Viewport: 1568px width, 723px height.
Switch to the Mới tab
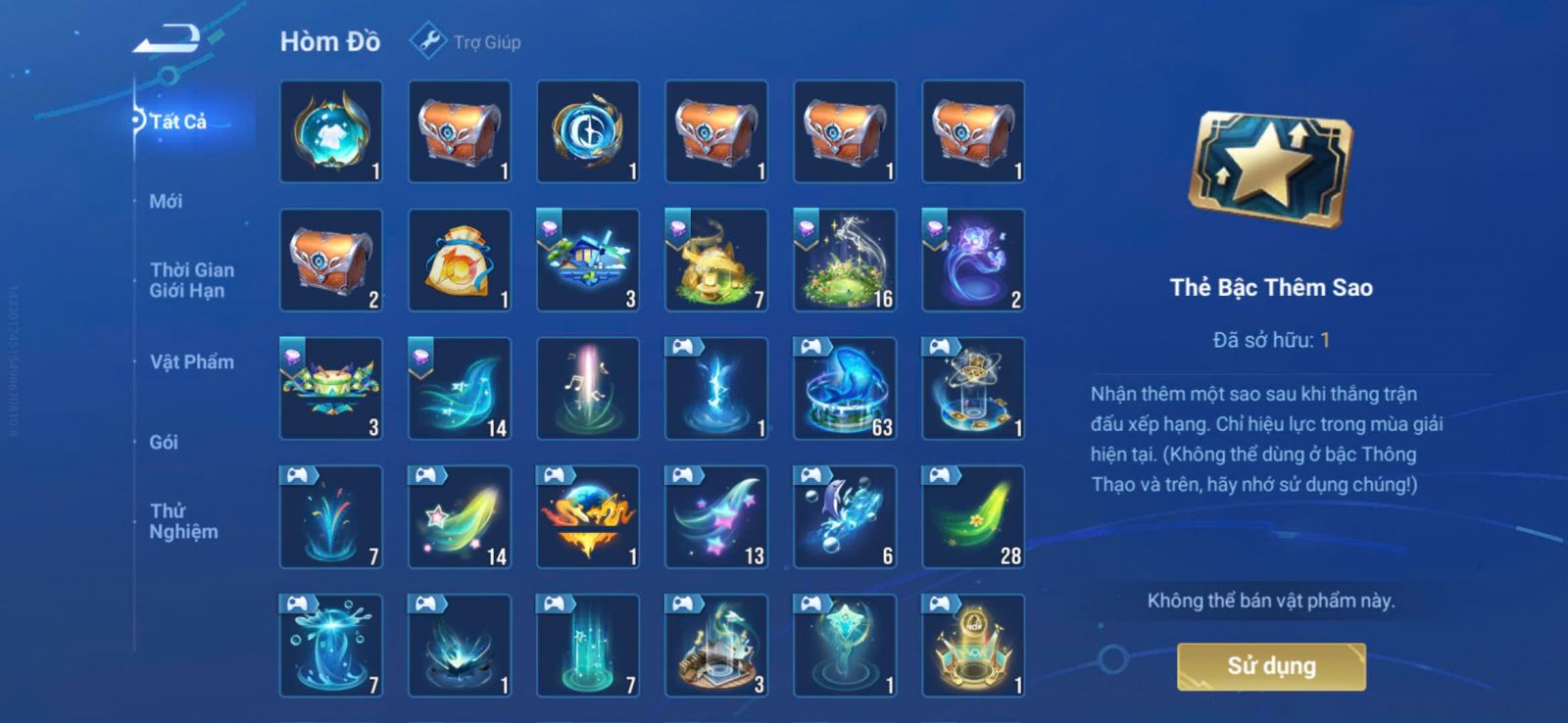[x=166, y=201]
